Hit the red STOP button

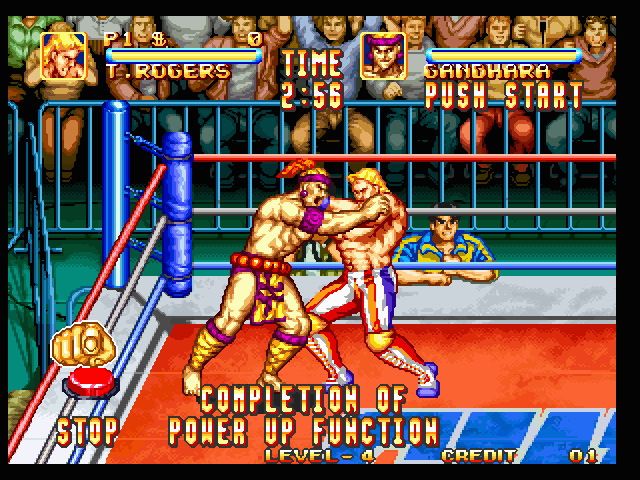tap(89, 382)
